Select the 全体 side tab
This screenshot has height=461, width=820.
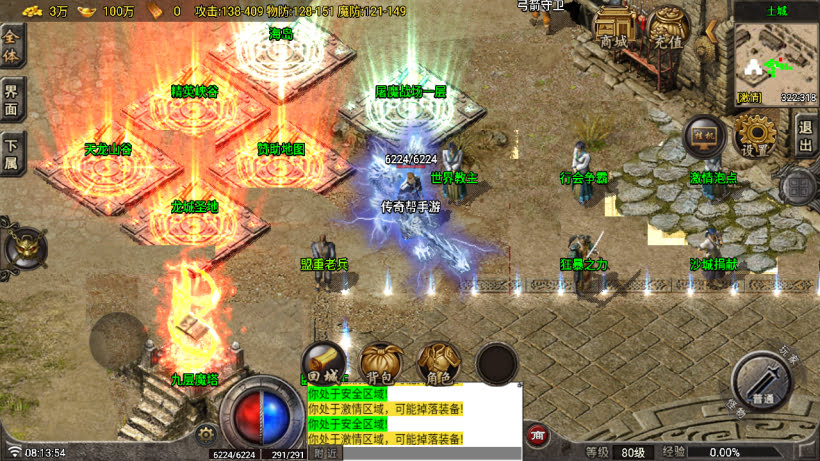(x=12, y=46)
